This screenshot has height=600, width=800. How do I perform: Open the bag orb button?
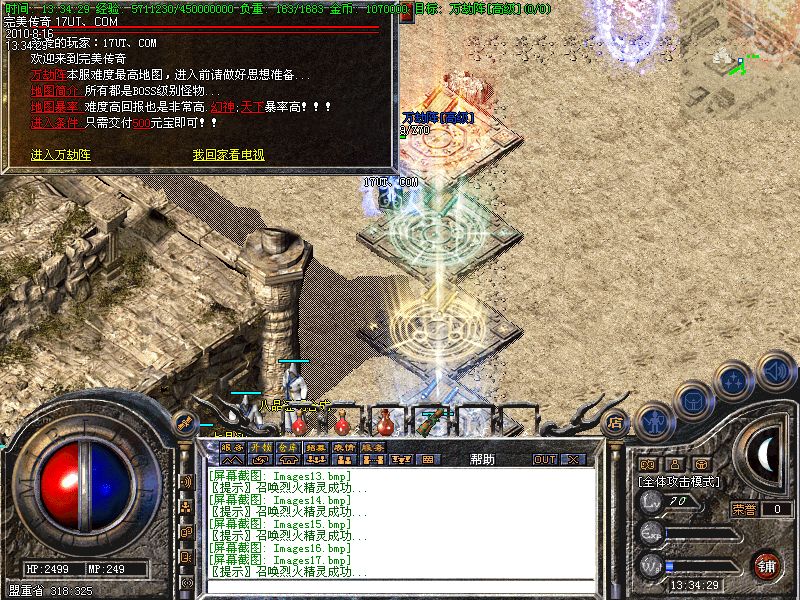click(x=694, y=399)
